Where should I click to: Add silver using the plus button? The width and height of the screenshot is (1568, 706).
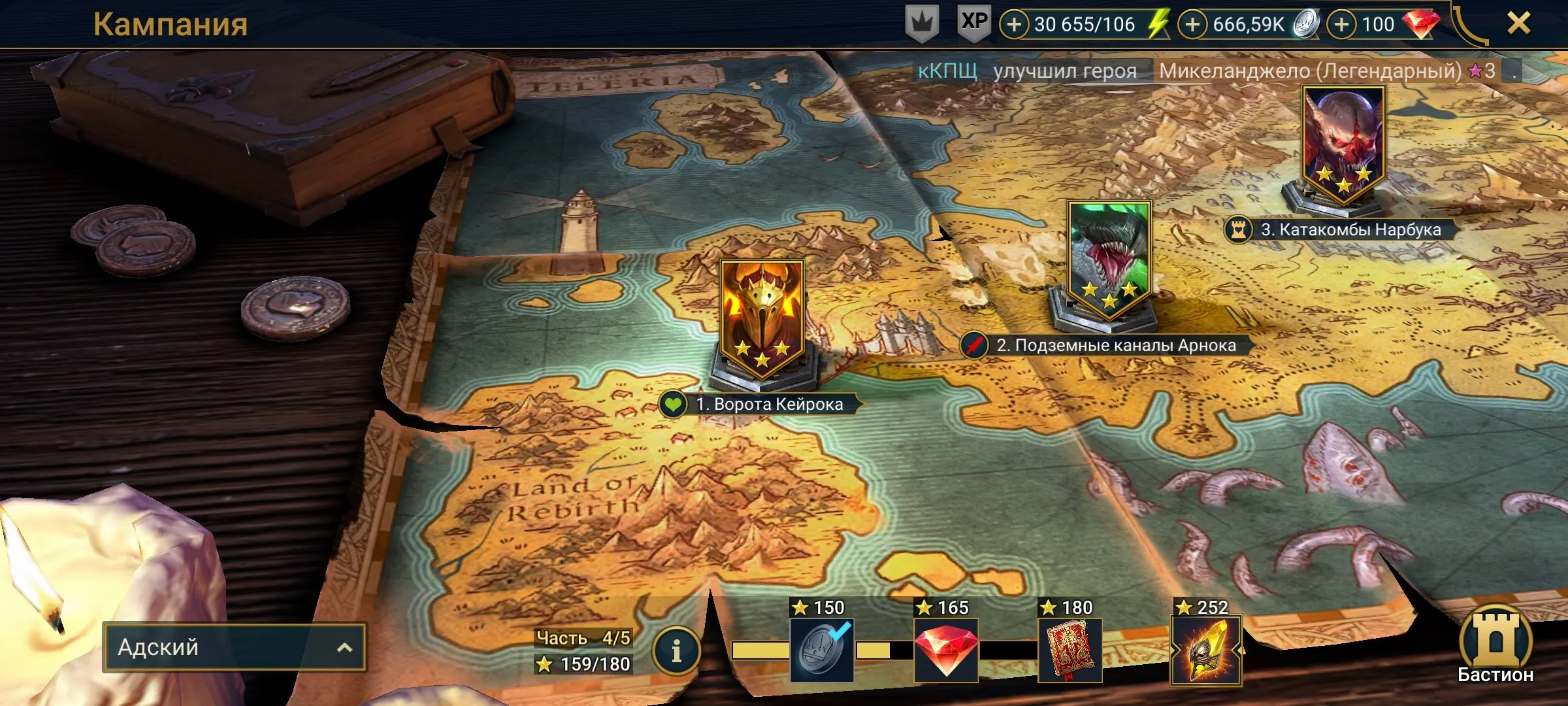tap(1192, 25)
